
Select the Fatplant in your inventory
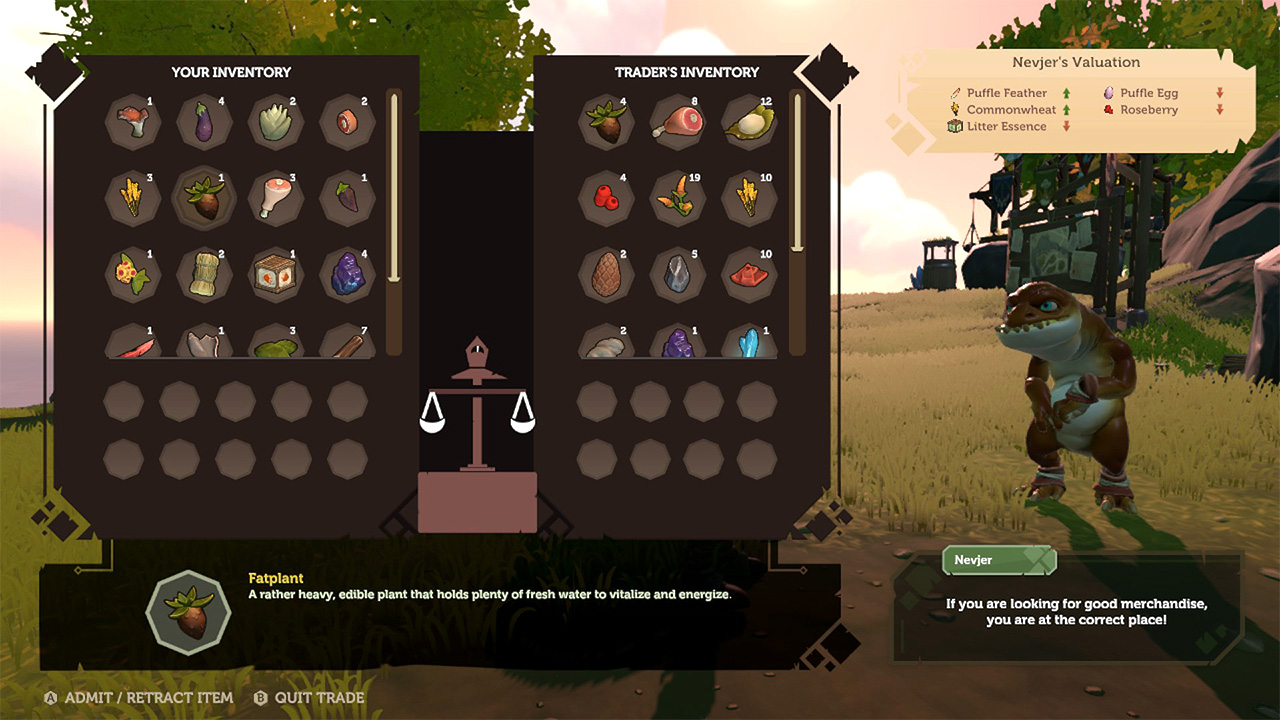point(203,197)
